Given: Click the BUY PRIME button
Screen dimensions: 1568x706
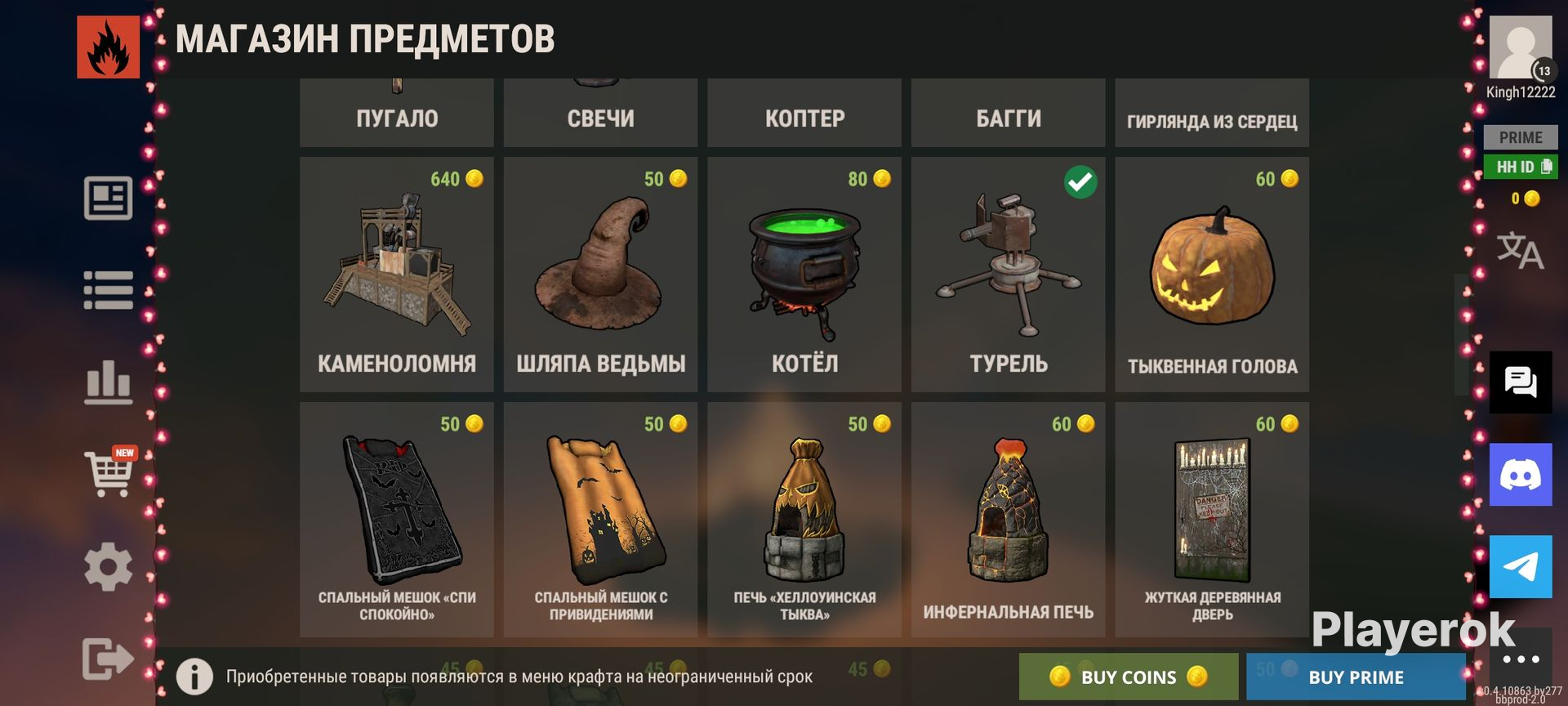Looking at the screenshot, I should click(x=1356, y=677).
